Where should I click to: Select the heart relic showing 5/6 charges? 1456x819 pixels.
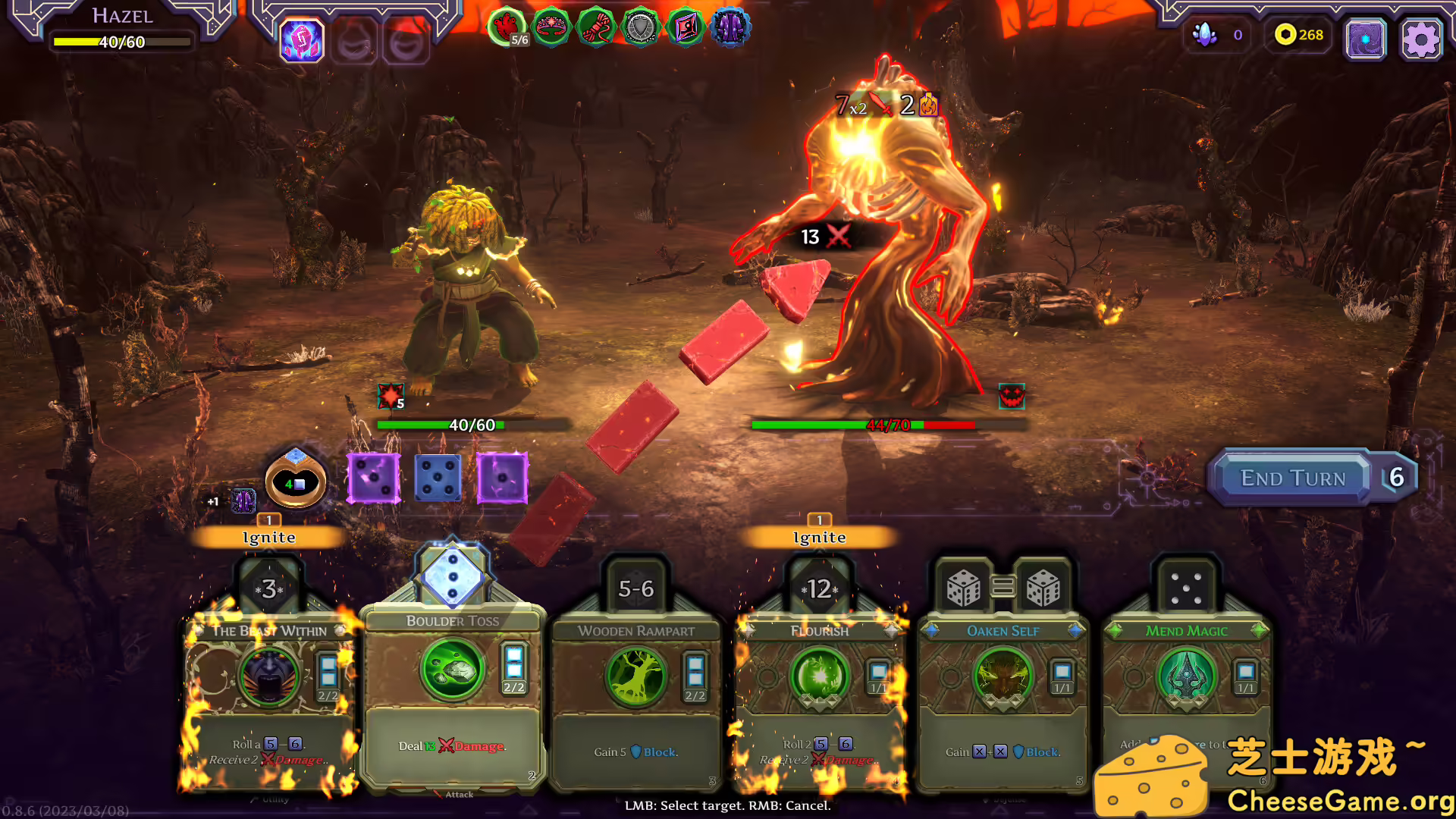tap(507, 27)
